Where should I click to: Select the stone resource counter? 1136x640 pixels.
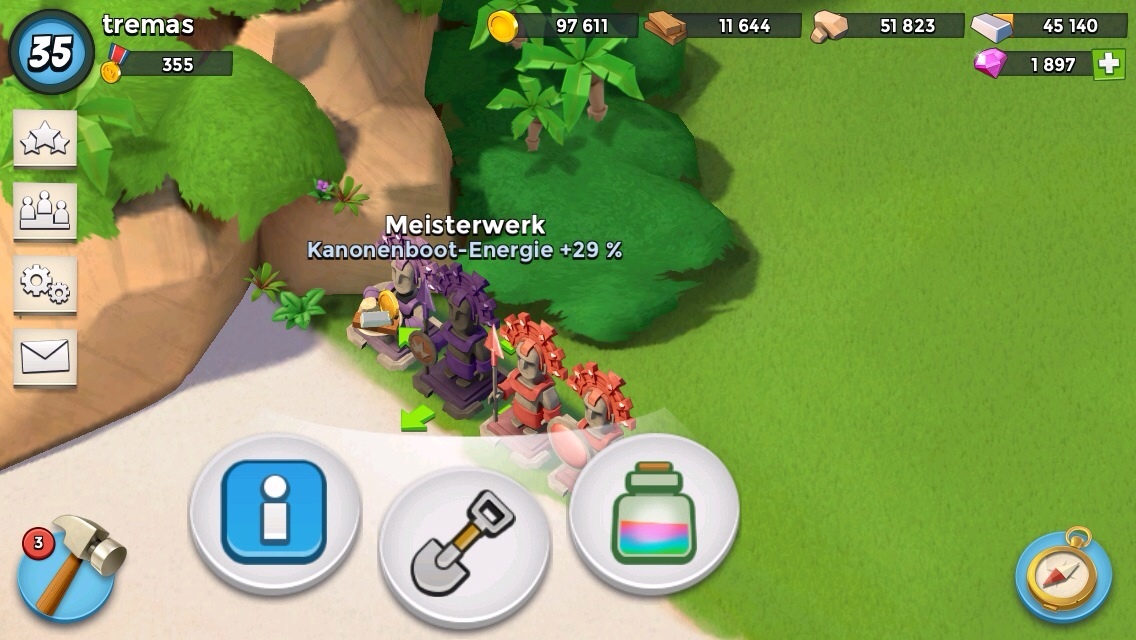pos(888,26)
